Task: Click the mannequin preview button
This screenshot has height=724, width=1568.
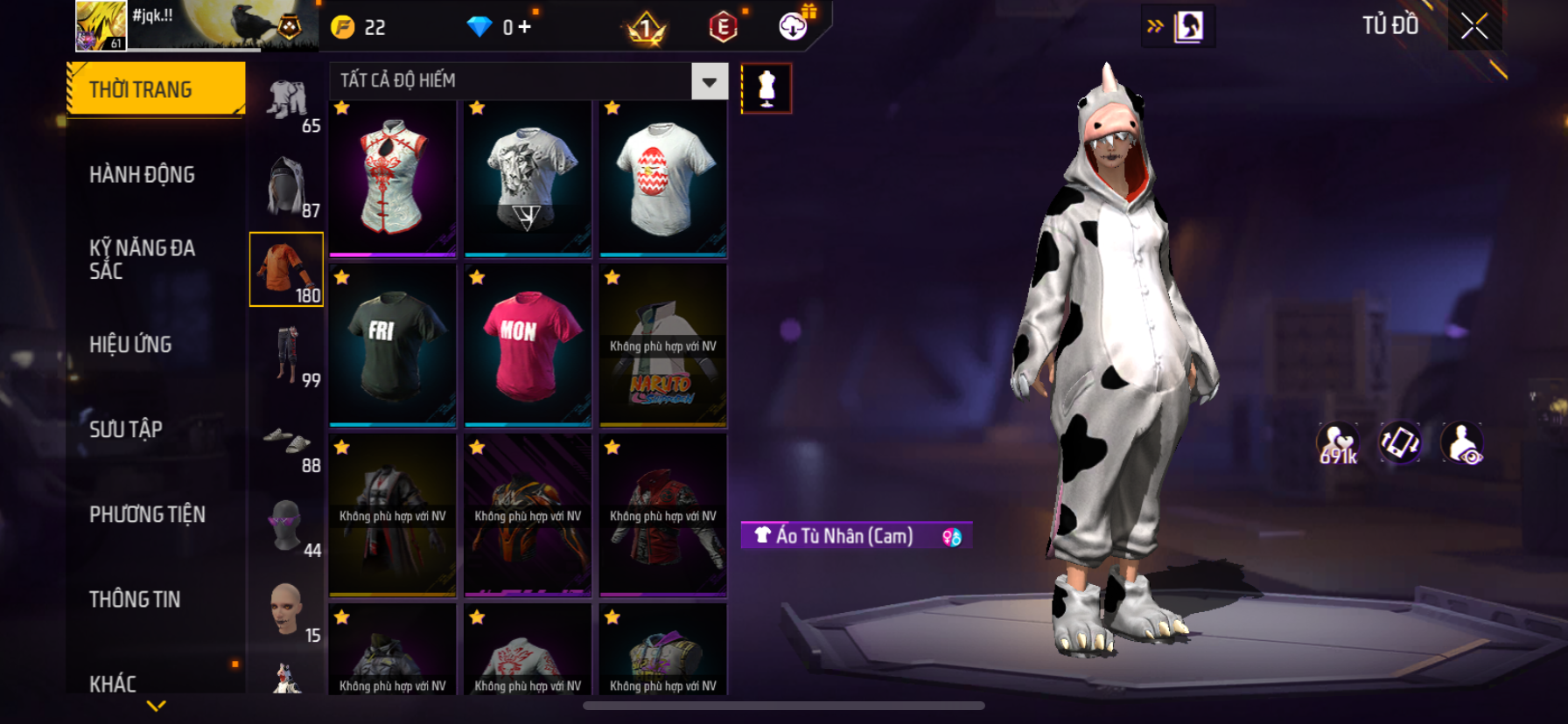Action: tap(766, 88)
